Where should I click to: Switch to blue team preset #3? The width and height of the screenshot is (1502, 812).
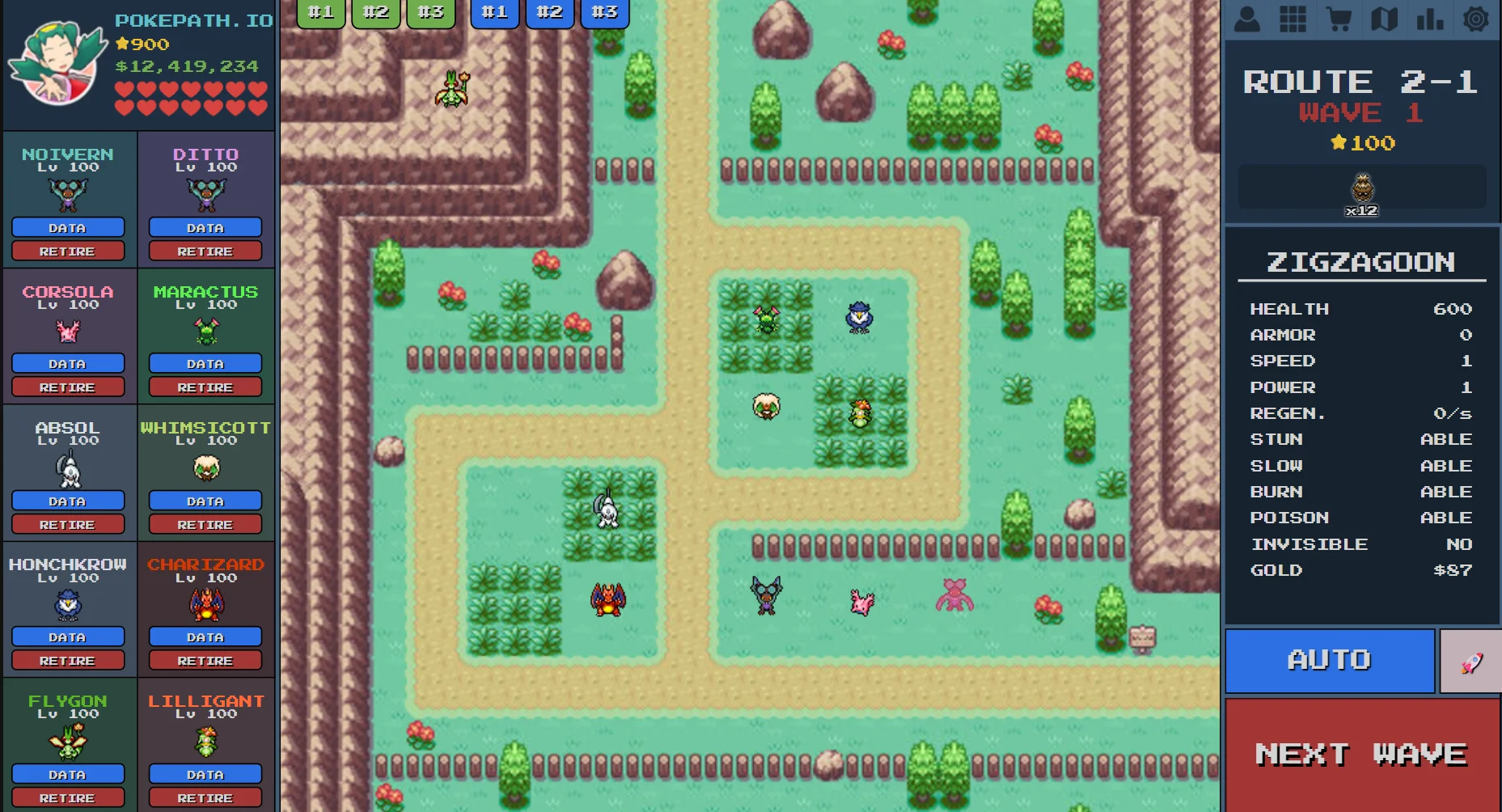point(604,11)
